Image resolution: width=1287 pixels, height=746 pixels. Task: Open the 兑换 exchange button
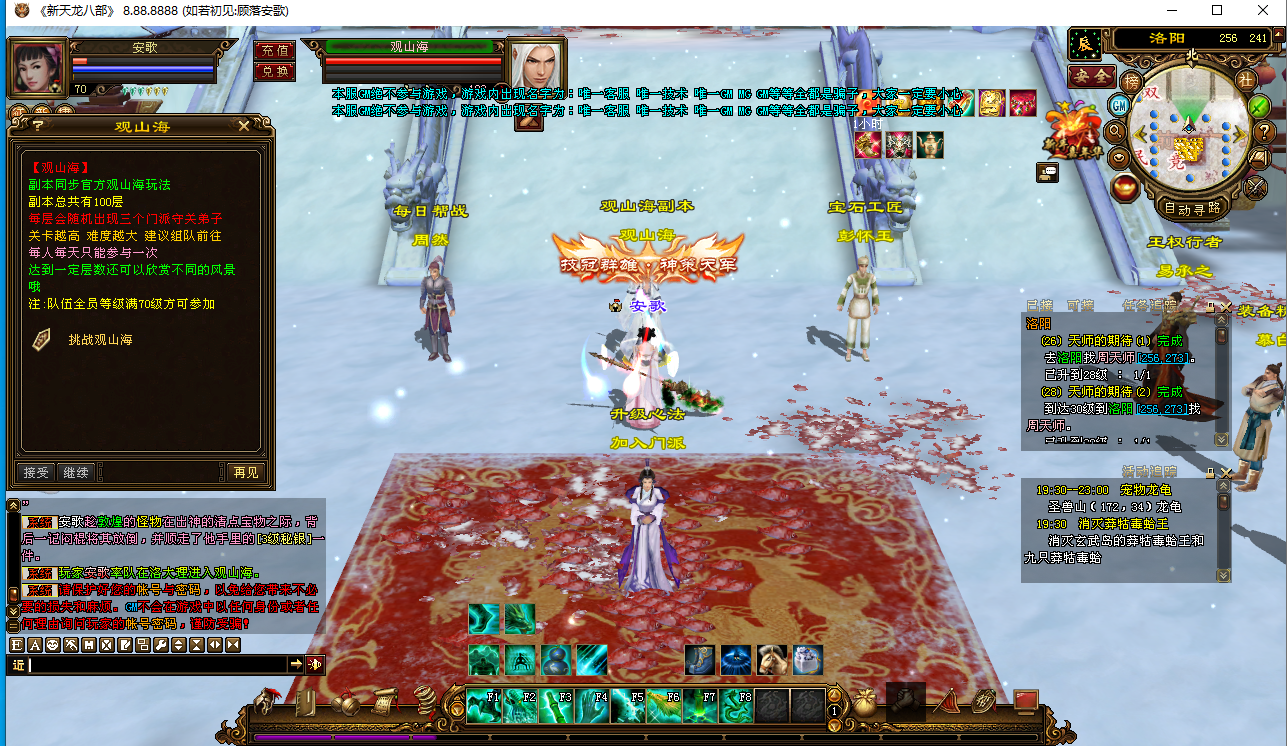pos(273,71)
